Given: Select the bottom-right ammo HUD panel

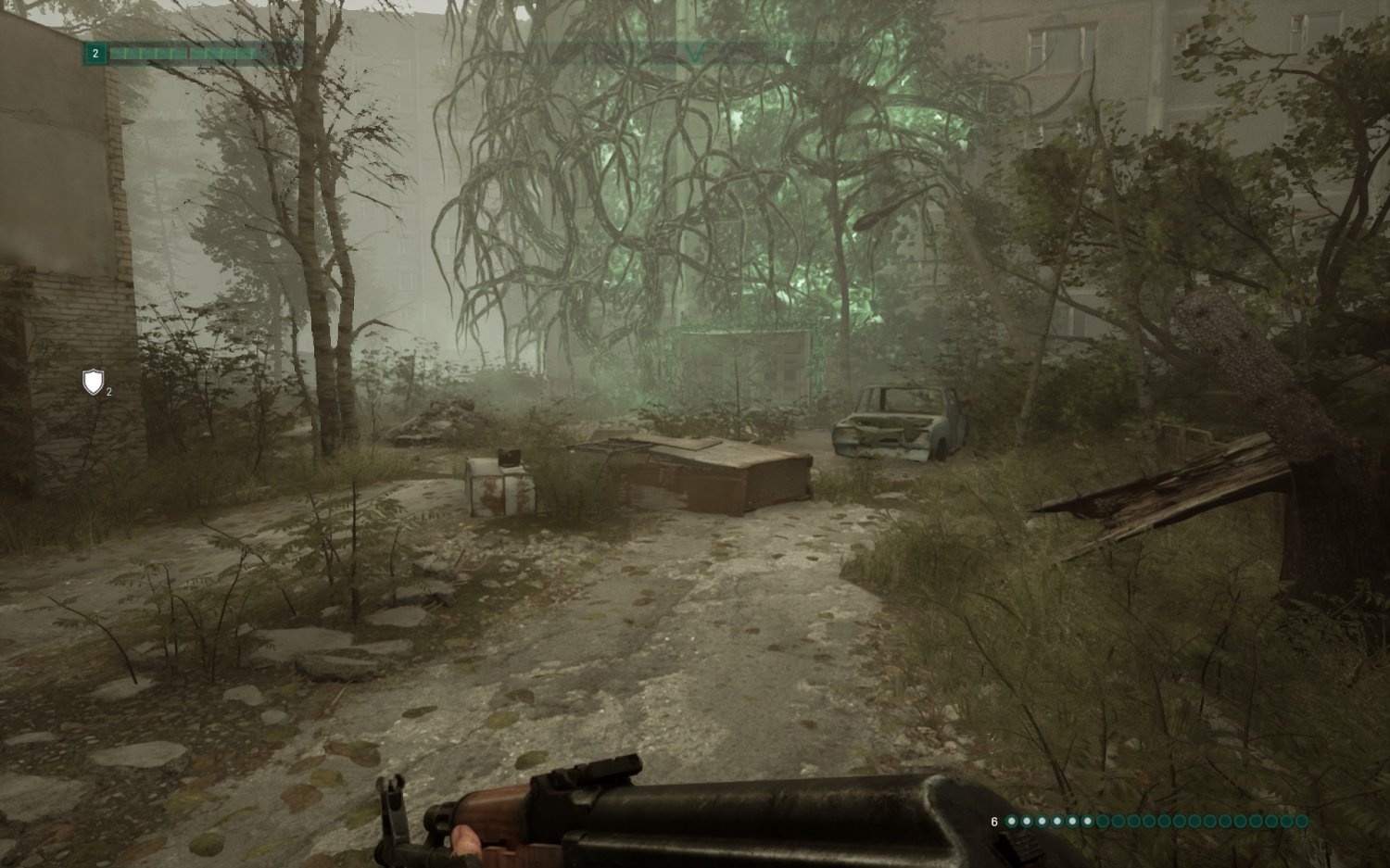Looking at the screenshot, I should coord(1149,820).
